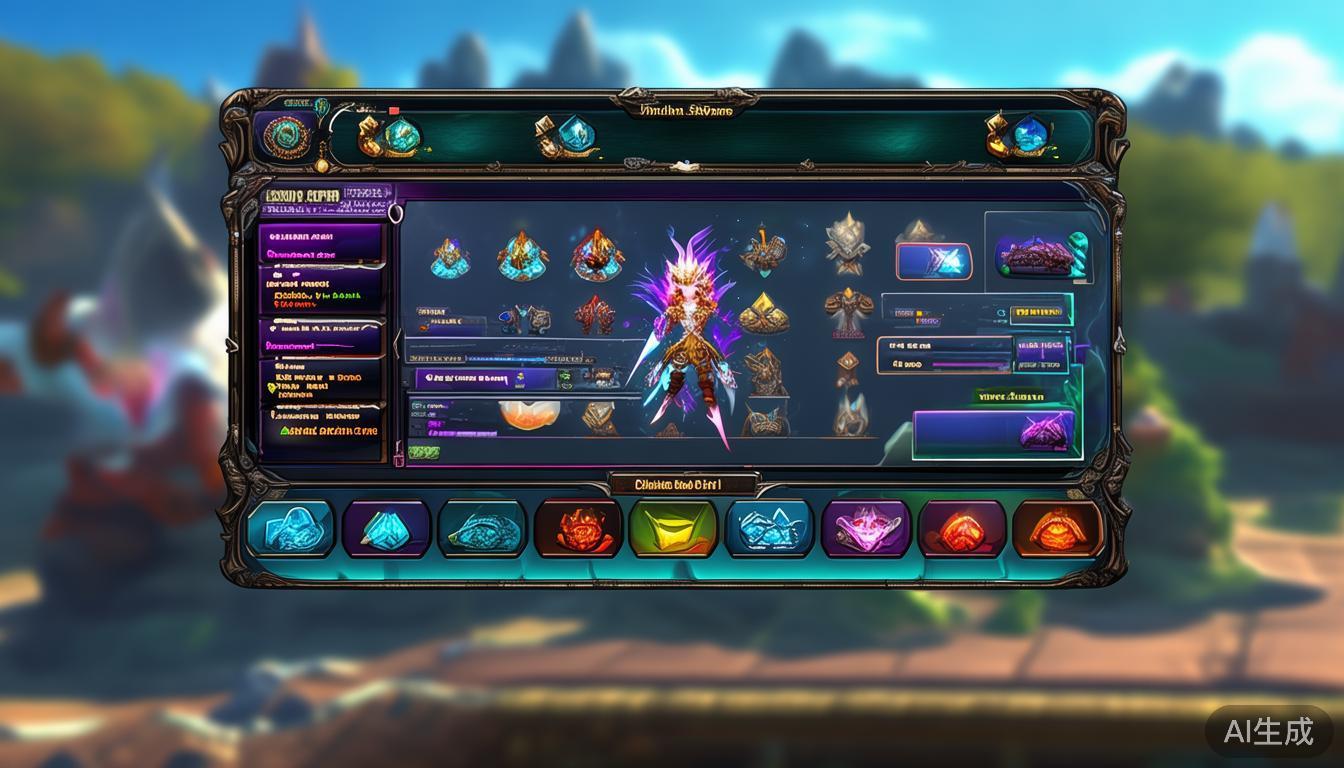The height and width of the screenshot is (768, 1344).
Task: Activate the pink flame ability on purple slot
Action: (x=865, y=528)
